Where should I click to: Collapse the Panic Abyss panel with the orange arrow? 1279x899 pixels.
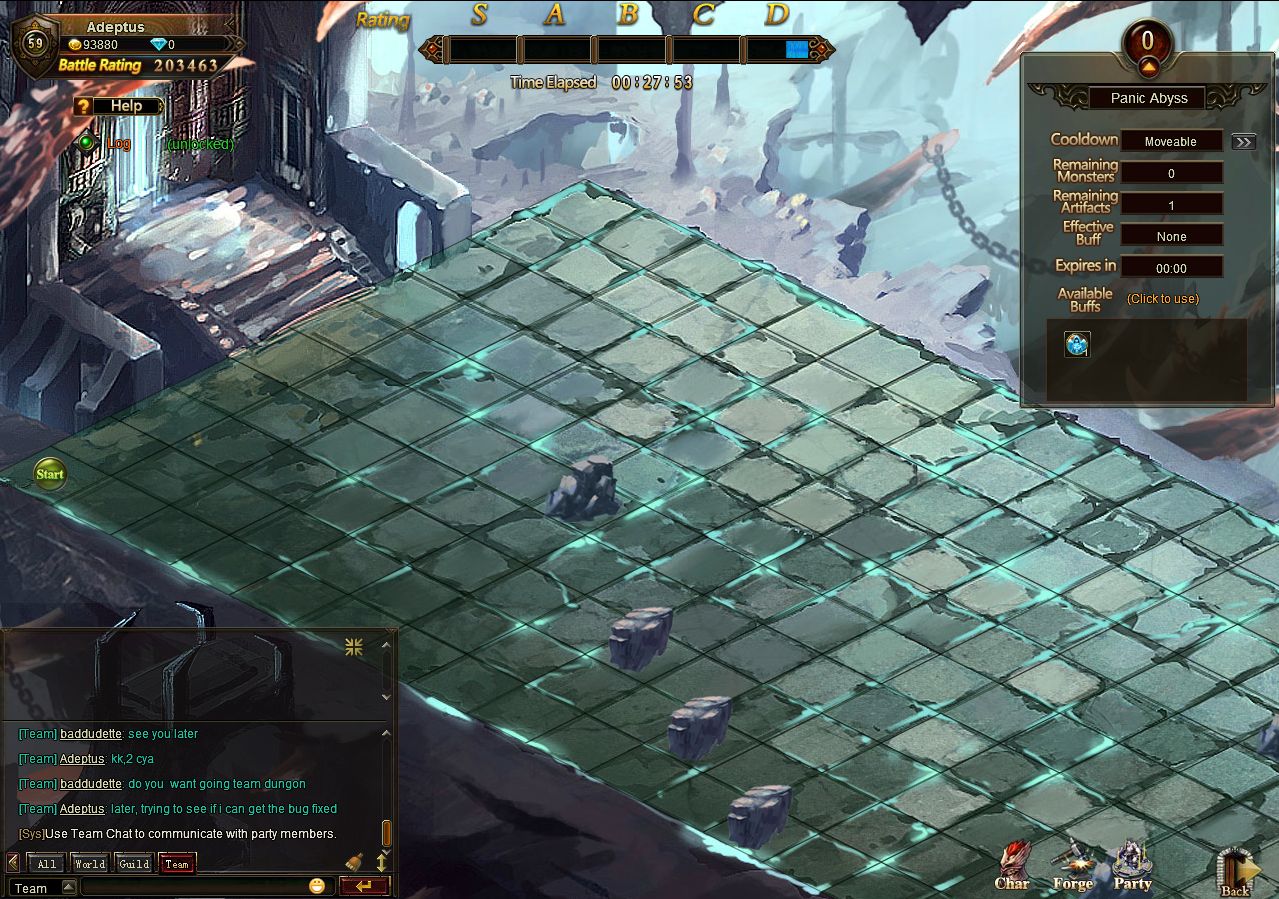point(1147,67)
